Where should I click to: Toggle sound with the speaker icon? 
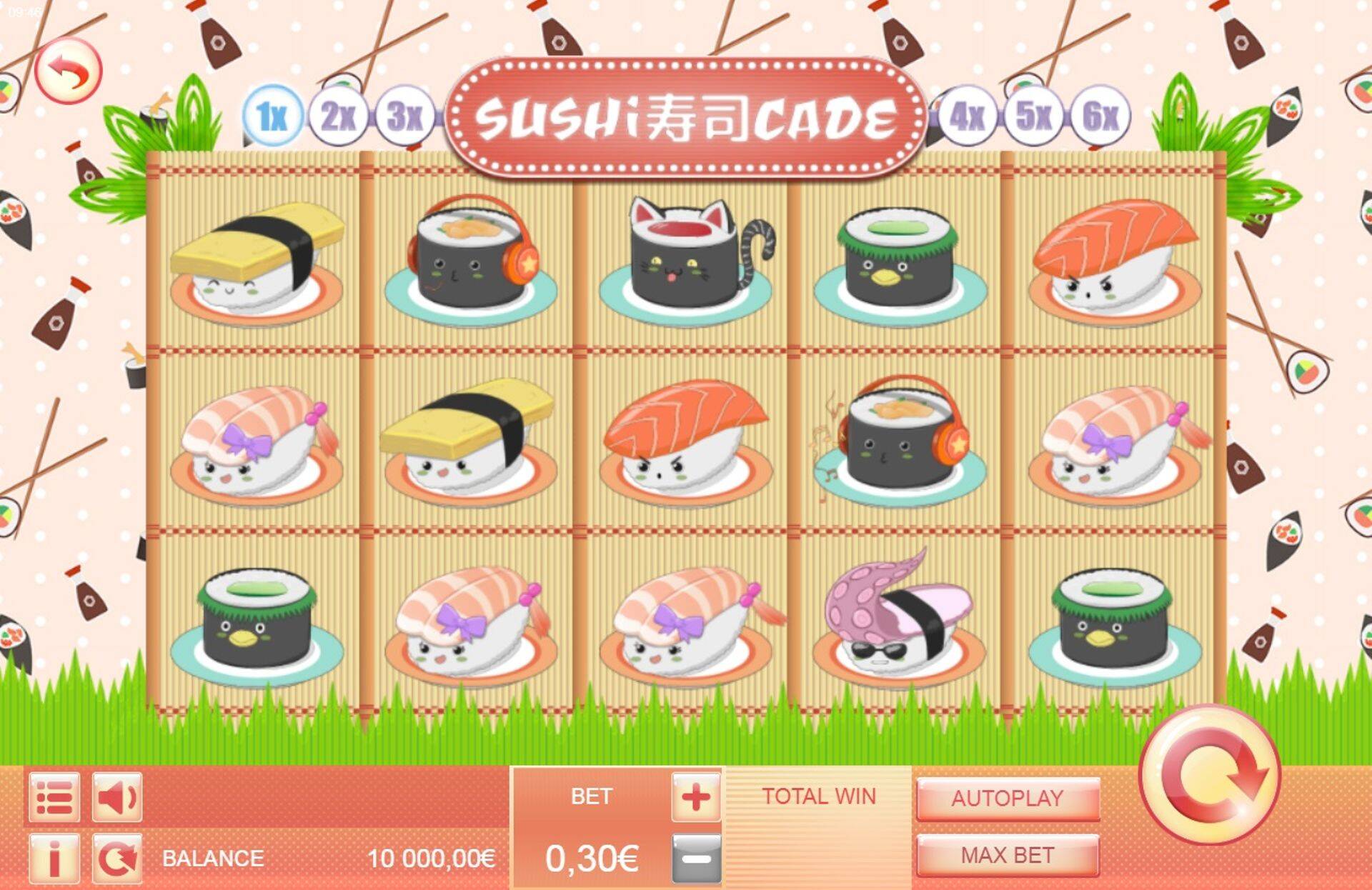[117, 797]
